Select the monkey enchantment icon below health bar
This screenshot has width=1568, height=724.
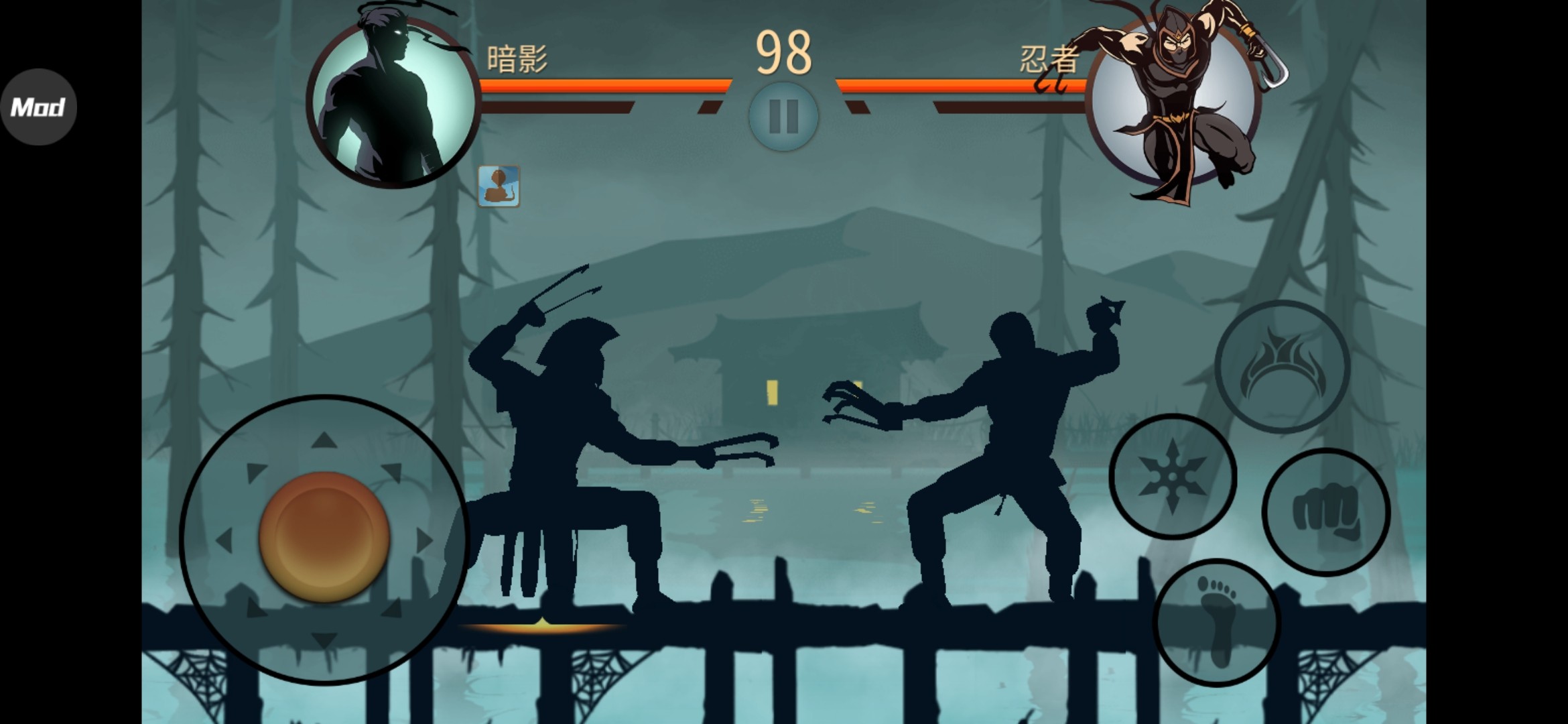[x=499, y=186]
